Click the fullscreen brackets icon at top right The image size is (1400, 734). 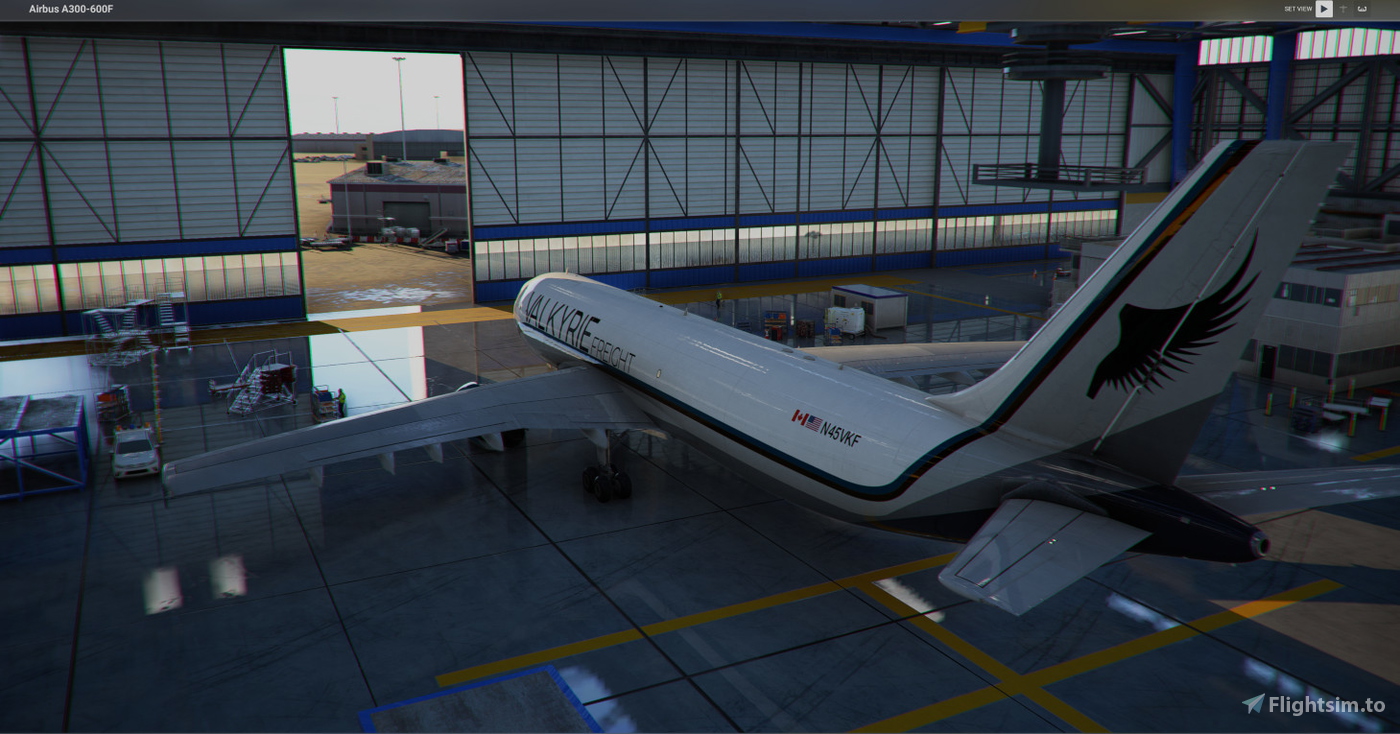1360,9
